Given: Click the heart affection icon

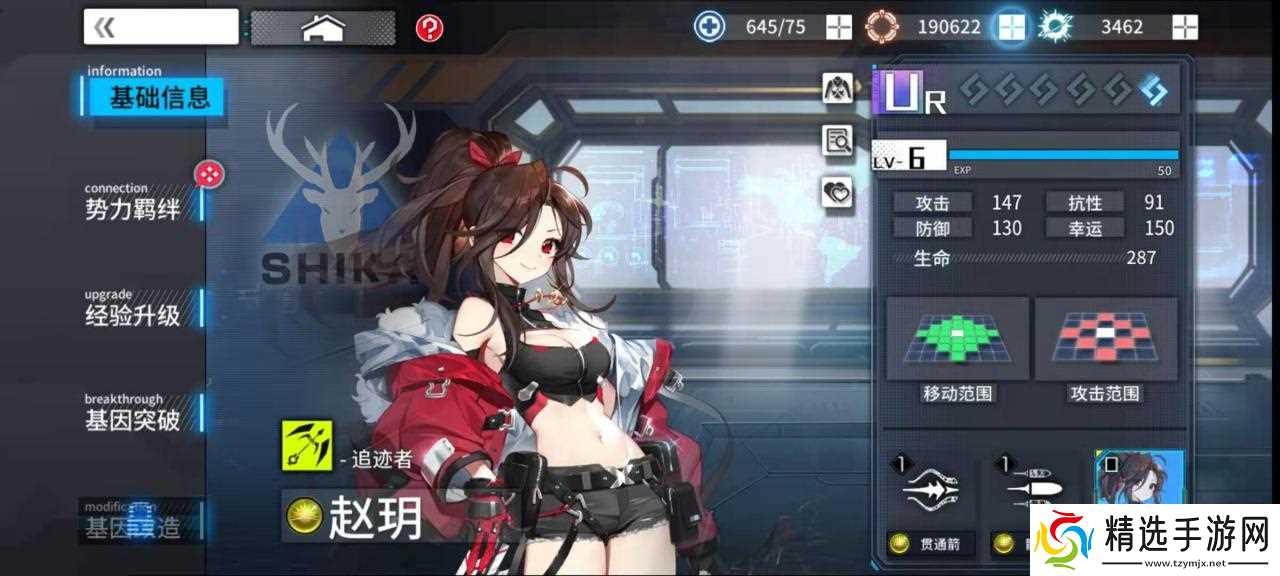Looking at the screenshot, I should pos(838,192).
